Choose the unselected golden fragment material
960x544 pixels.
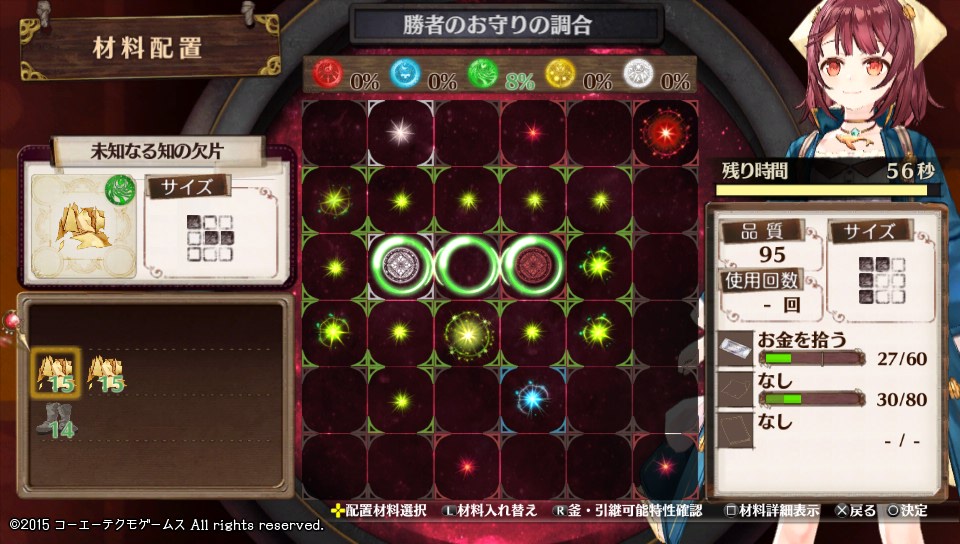[x=106, y=371]
